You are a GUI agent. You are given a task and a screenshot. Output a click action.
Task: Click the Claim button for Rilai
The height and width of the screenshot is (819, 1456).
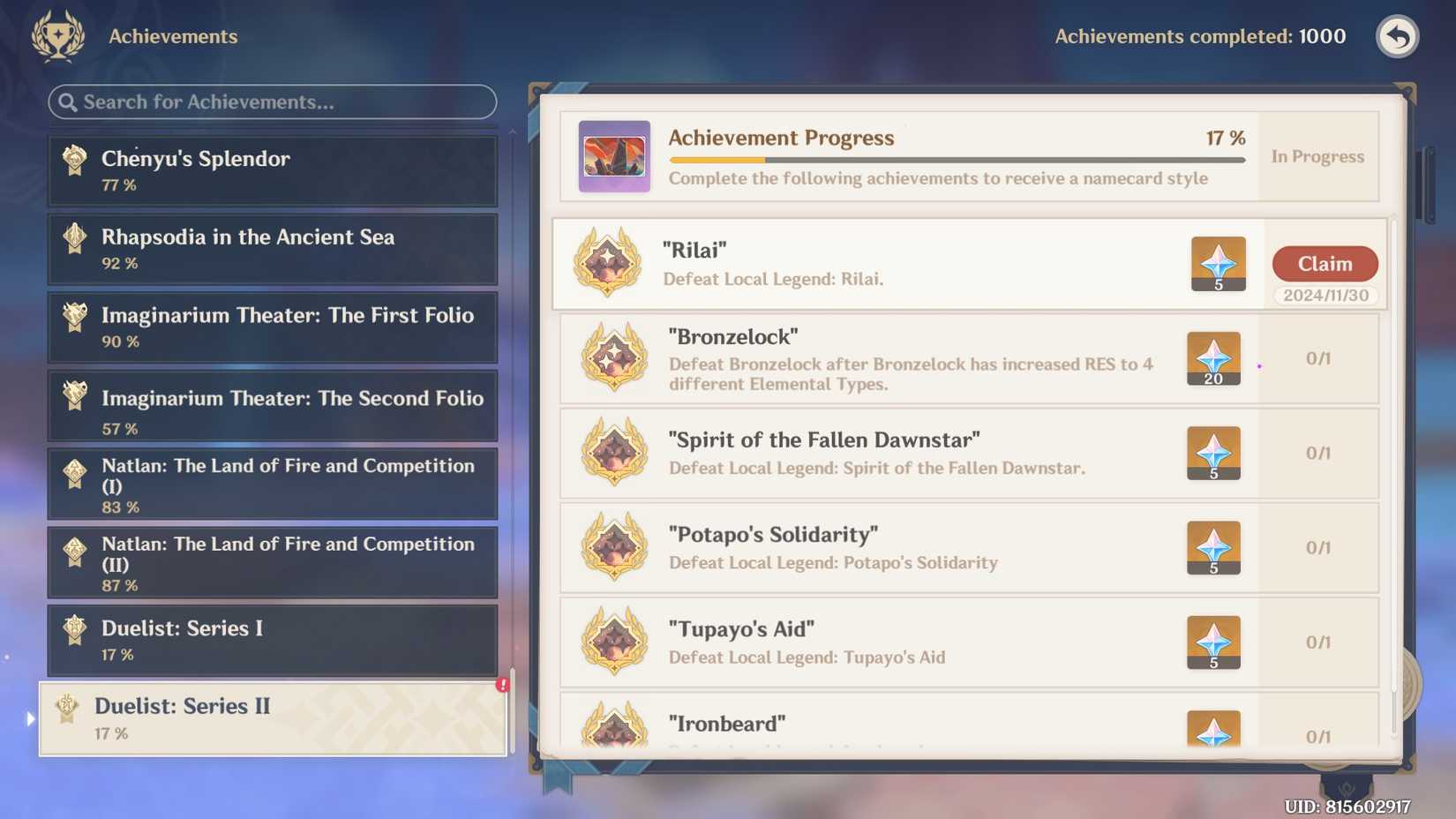(x=1325, y=263)
